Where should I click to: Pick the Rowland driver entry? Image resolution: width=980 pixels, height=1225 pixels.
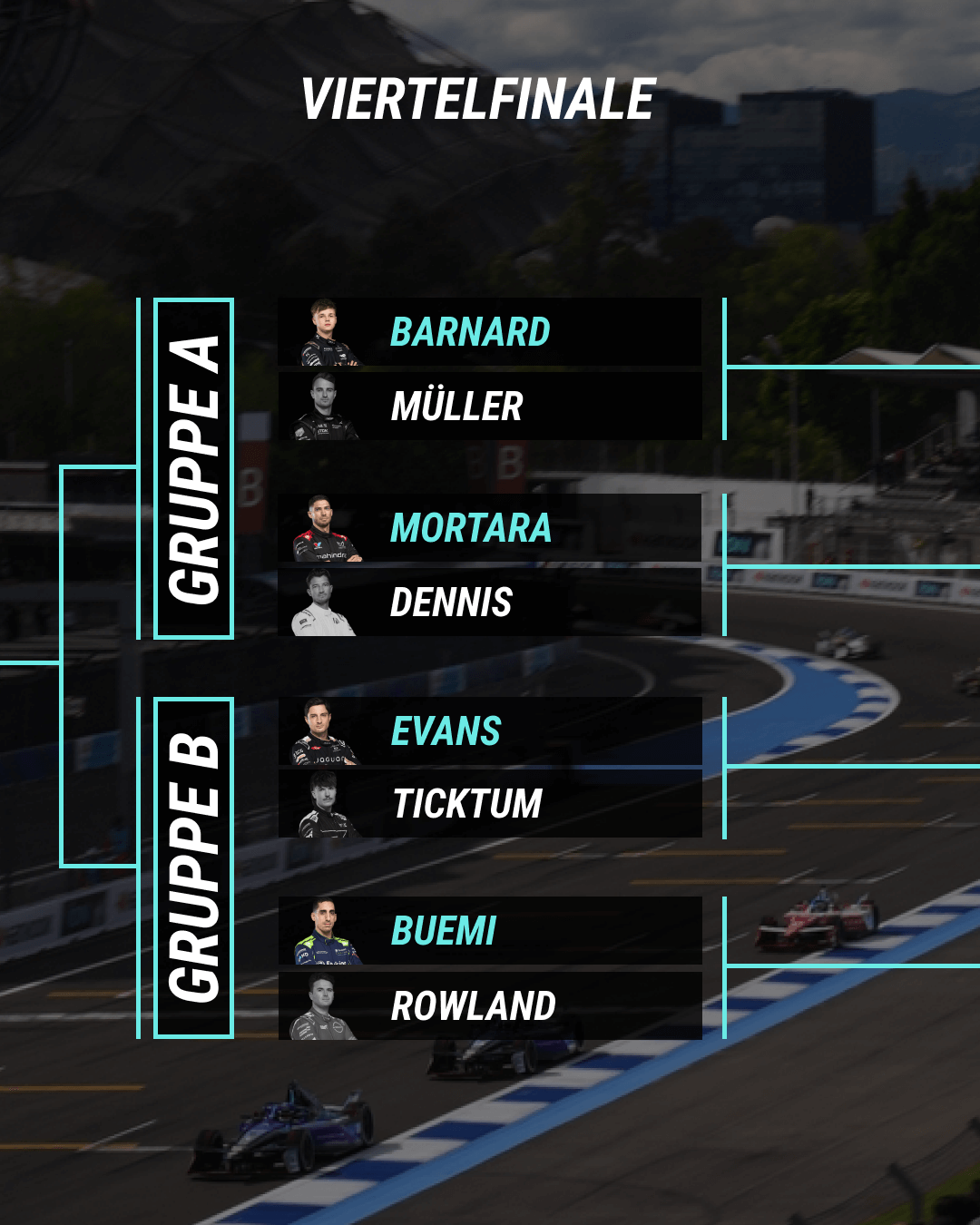[490, 1005]
